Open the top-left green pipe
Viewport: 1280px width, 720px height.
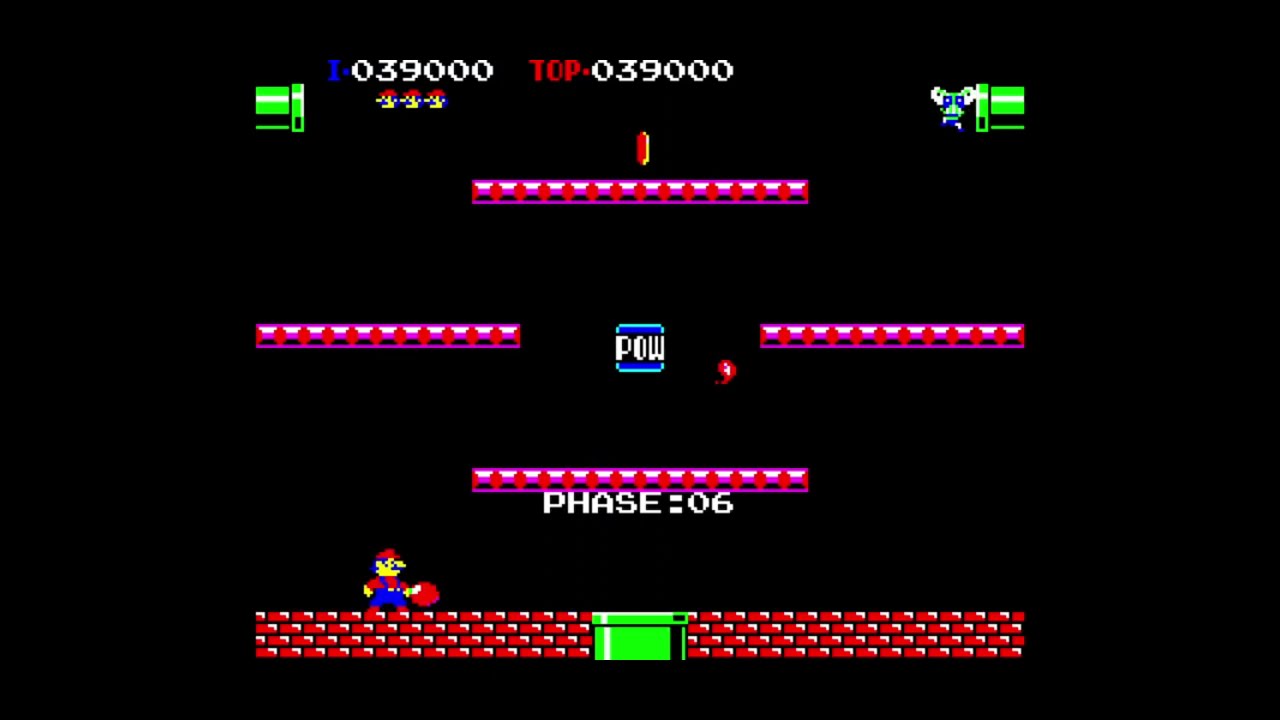[x=278, y=105]
